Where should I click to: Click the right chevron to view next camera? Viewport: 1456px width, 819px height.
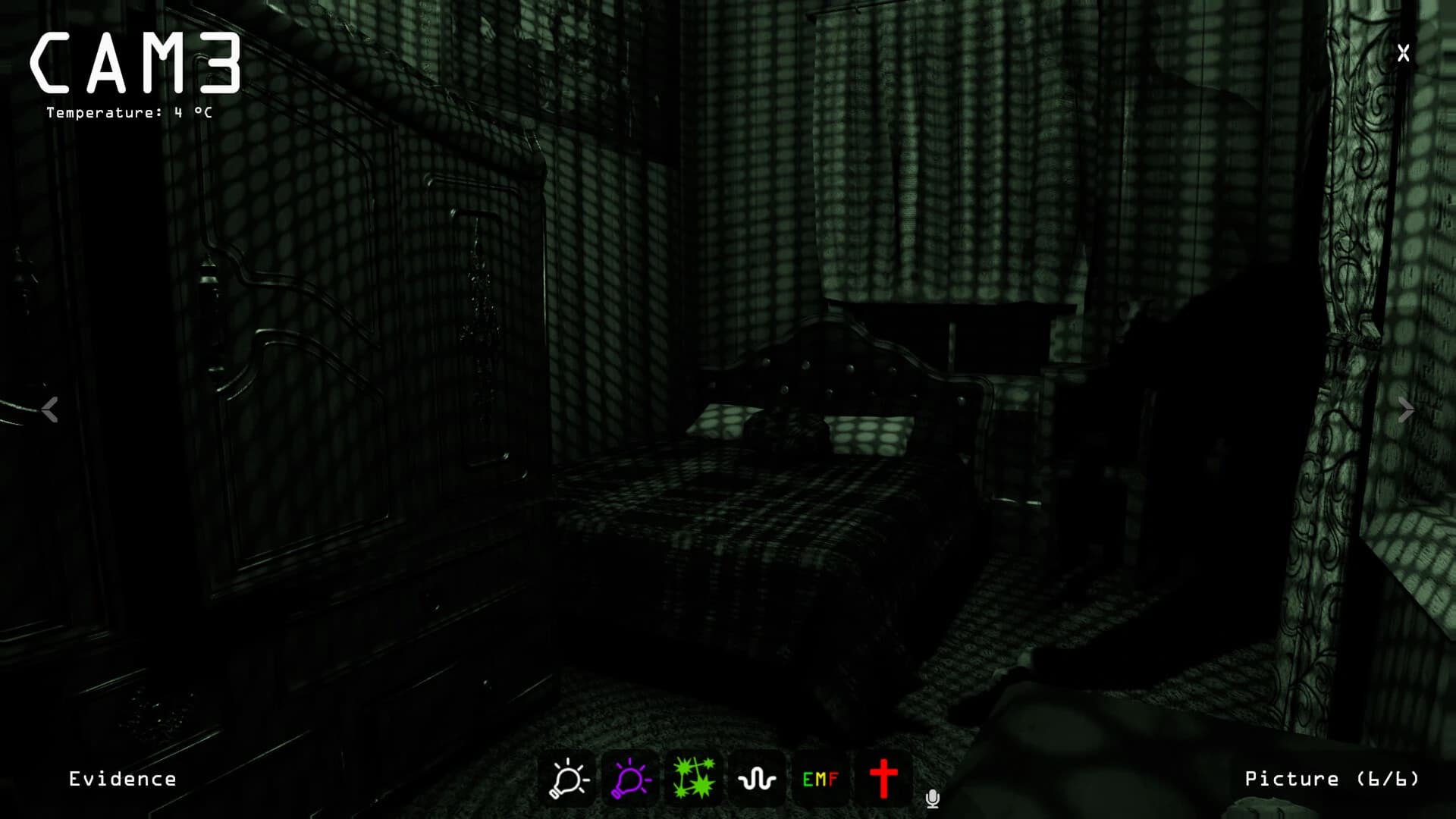click(1407, 411)
